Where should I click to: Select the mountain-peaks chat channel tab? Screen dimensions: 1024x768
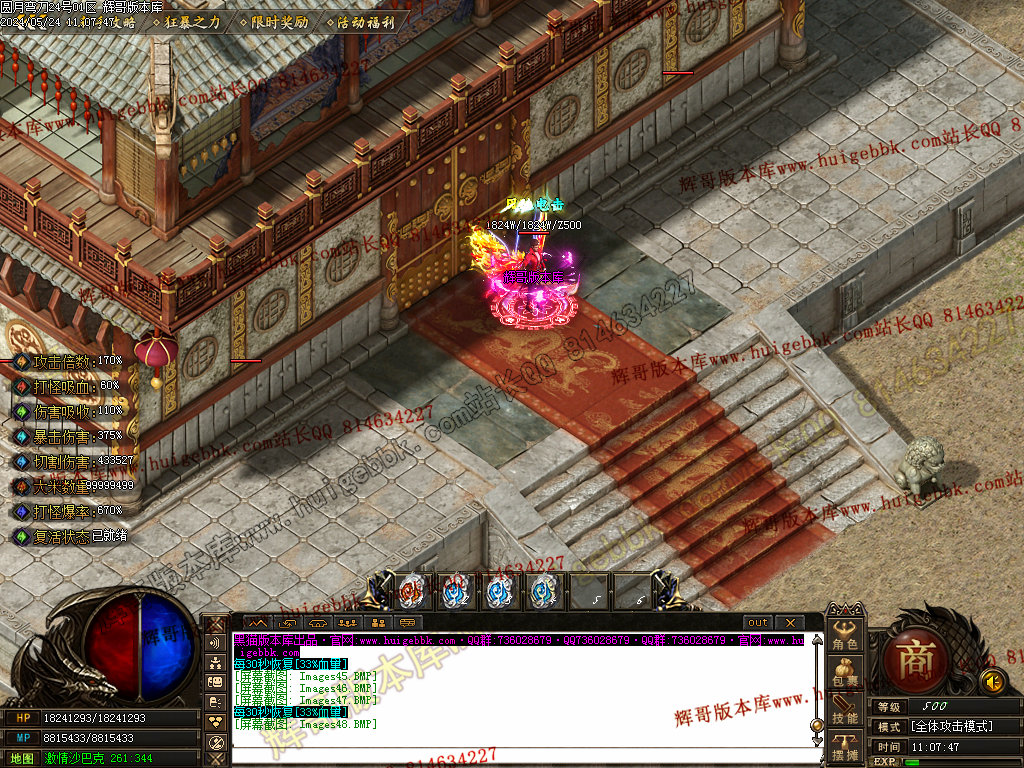tap(258, 622)
